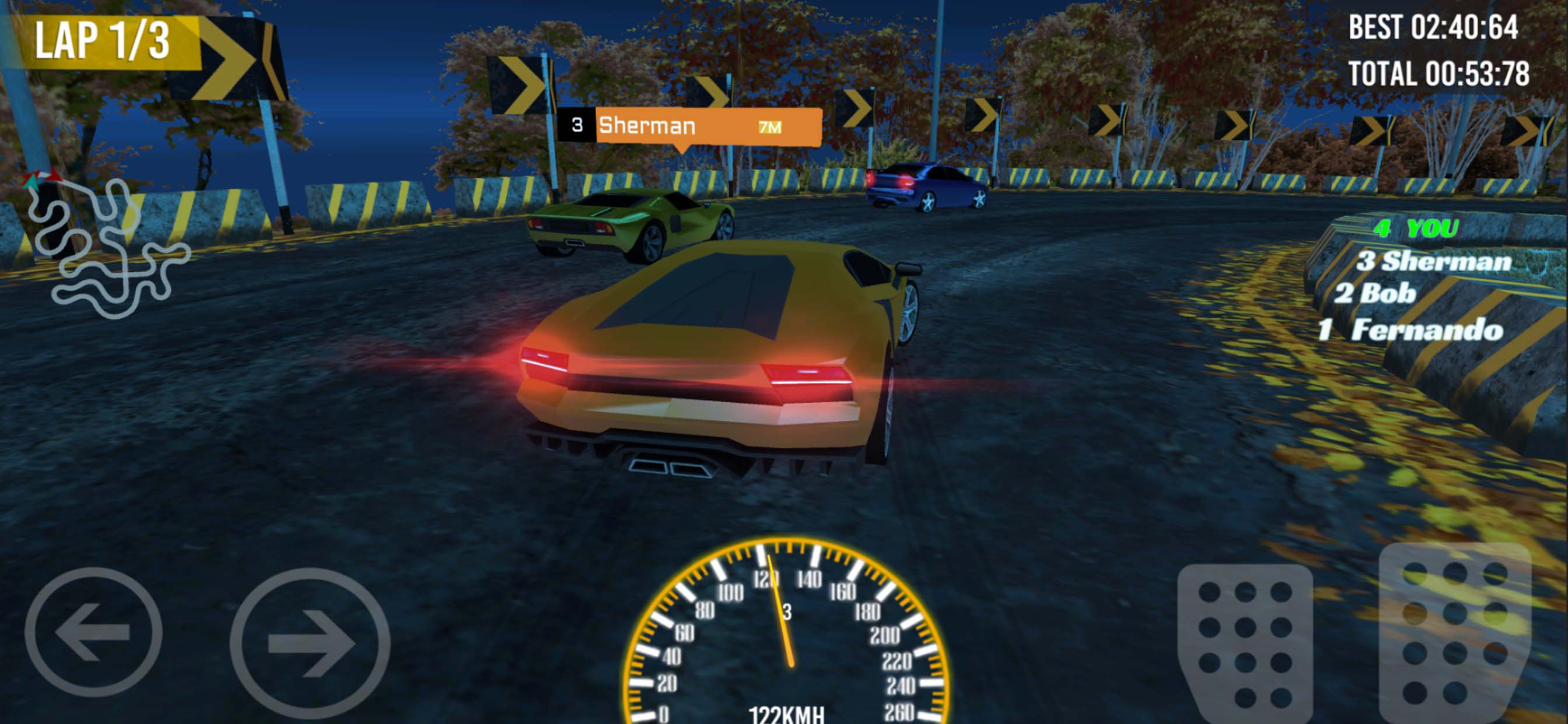Tap the player position marker on minimap

coord(30,184)
